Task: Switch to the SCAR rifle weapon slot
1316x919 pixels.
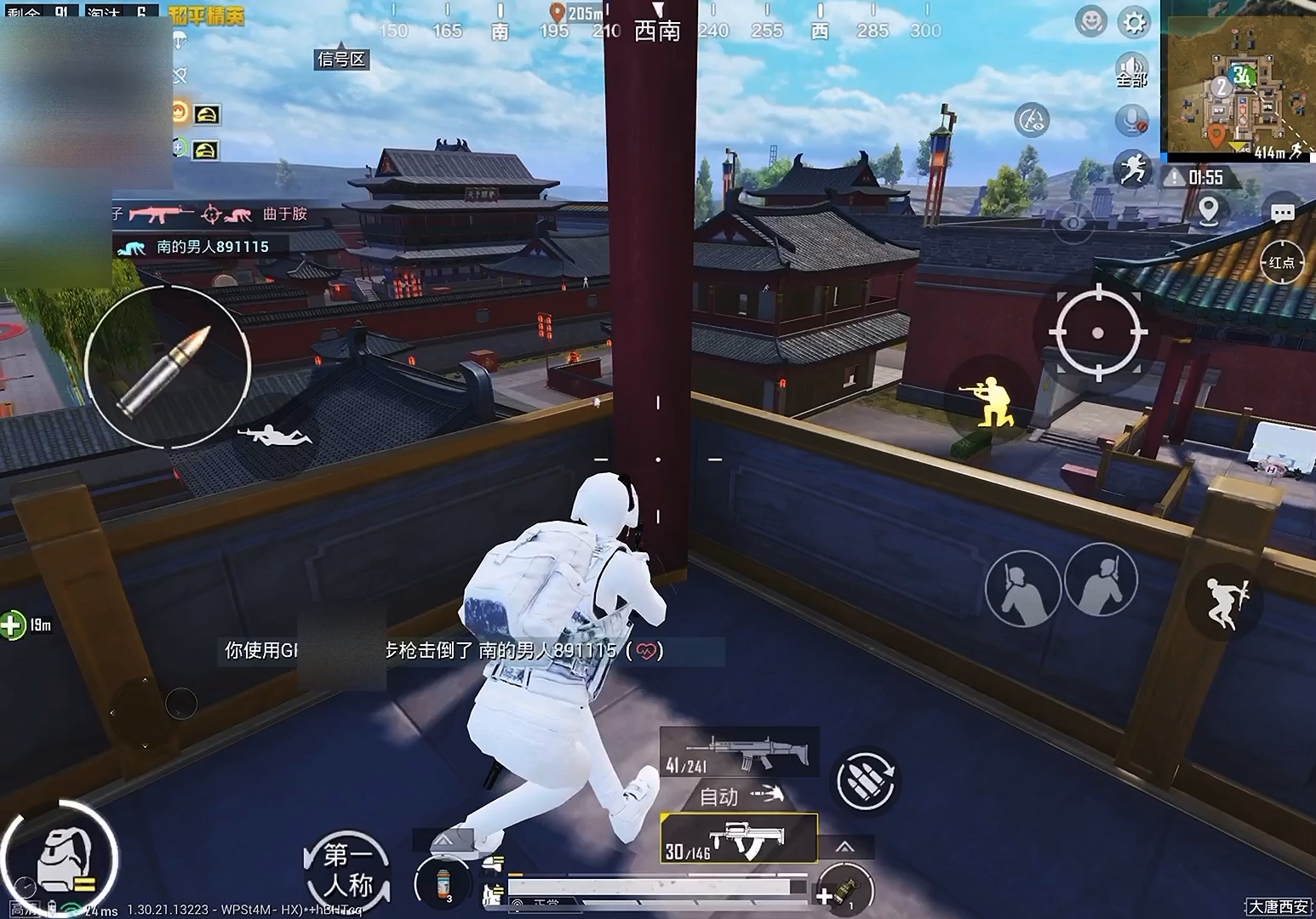Action: click(x=739, y=751)
